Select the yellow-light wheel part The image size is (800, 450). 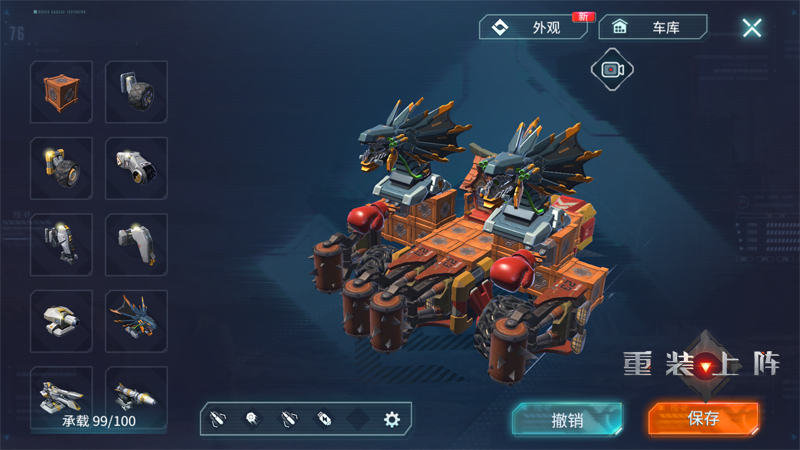tap(61, 168)
